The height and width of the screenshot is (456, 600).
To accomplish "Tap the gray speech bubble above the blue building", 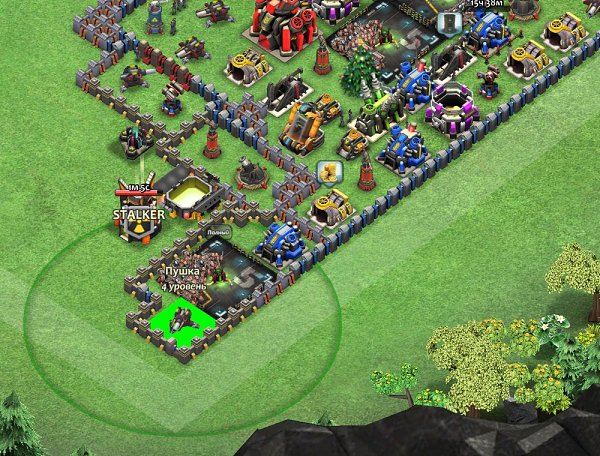I will 450,20.
